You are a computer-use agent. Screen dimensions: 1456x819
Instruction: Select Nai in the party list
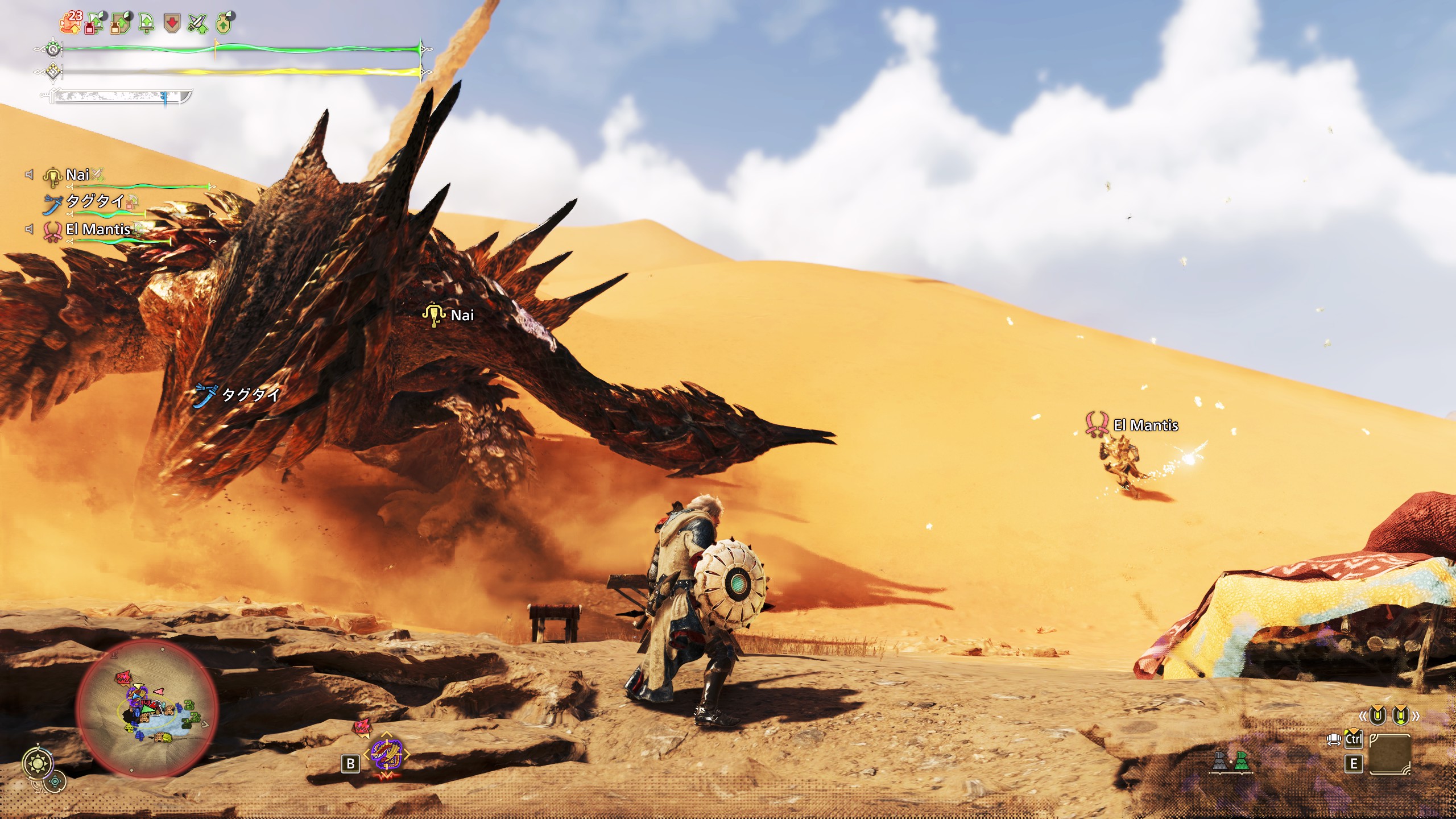[x=77, y=175]
